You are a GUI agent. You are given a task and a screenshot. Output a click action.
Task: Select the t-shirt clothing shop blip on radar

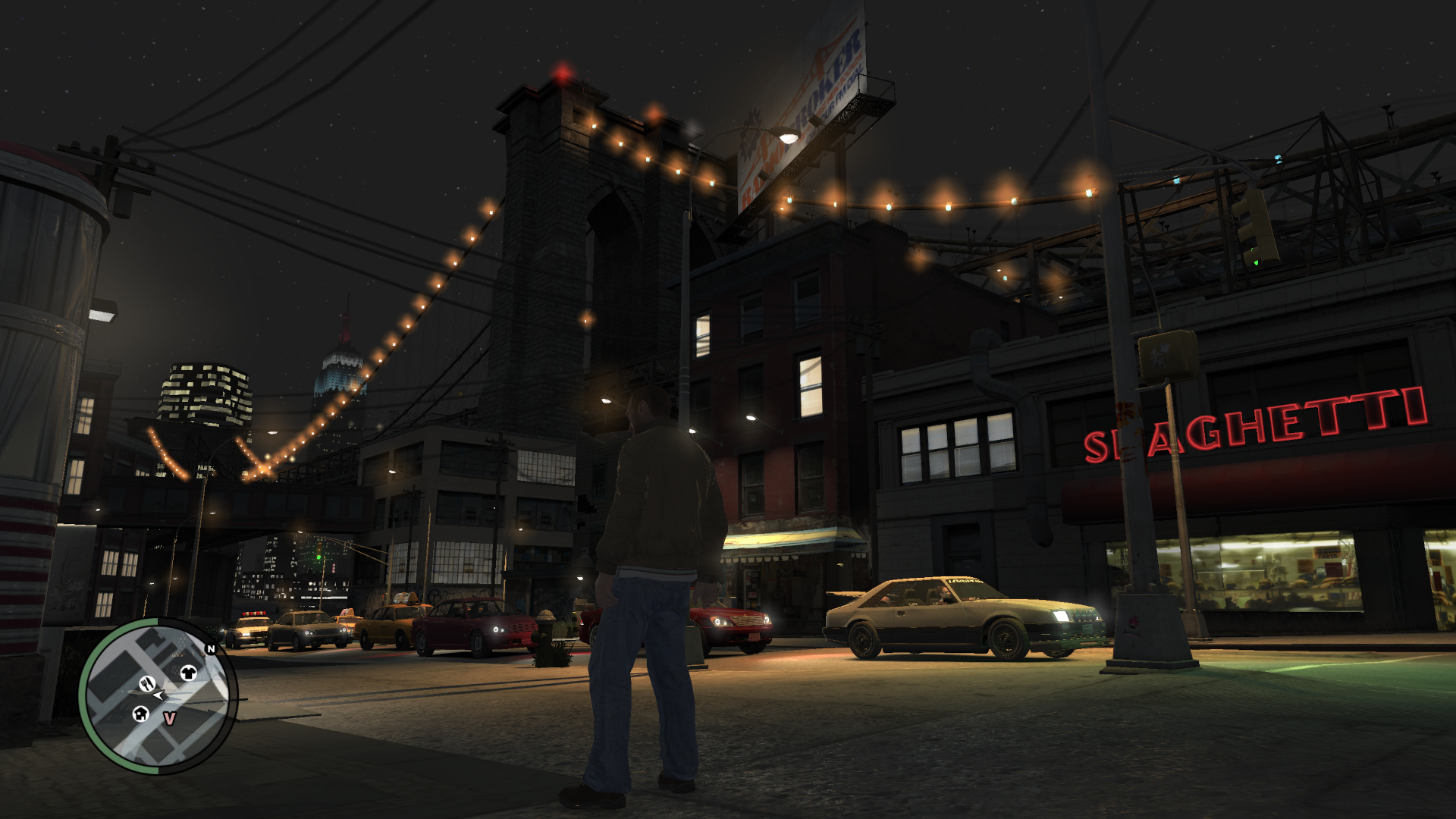[x=189, y=673]
